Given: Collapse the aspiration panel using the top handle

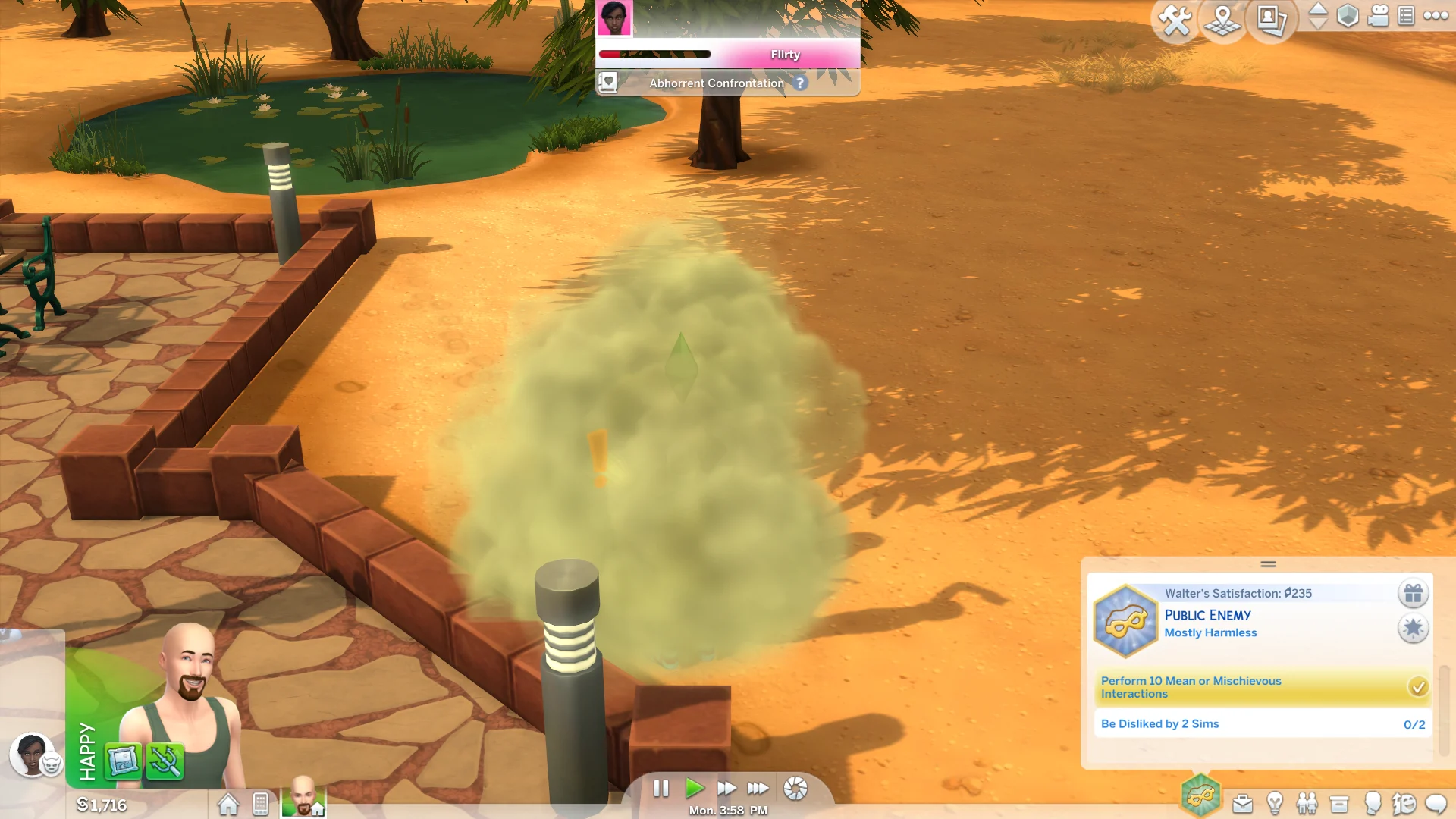Looking at the screenshot, I should click(x=1266, y=564).
